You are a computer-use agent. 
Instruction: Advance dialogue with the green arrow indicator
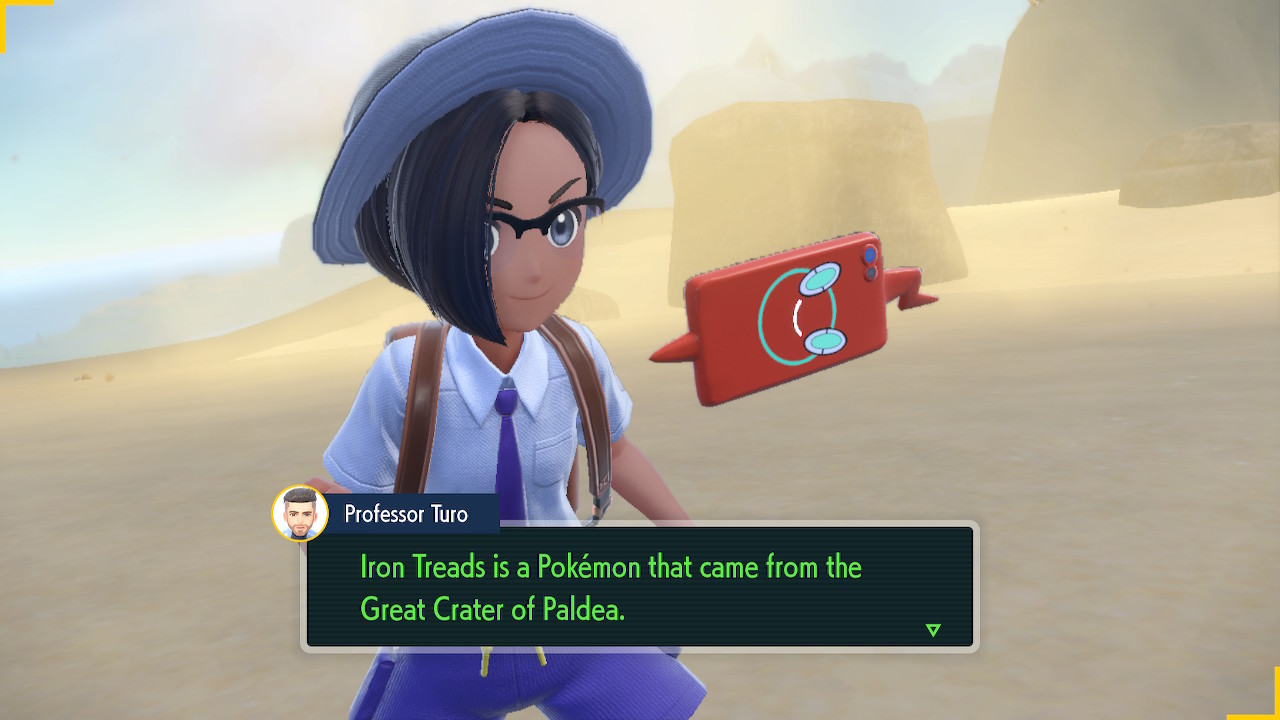pyautogui.click(x=933, y=630)
